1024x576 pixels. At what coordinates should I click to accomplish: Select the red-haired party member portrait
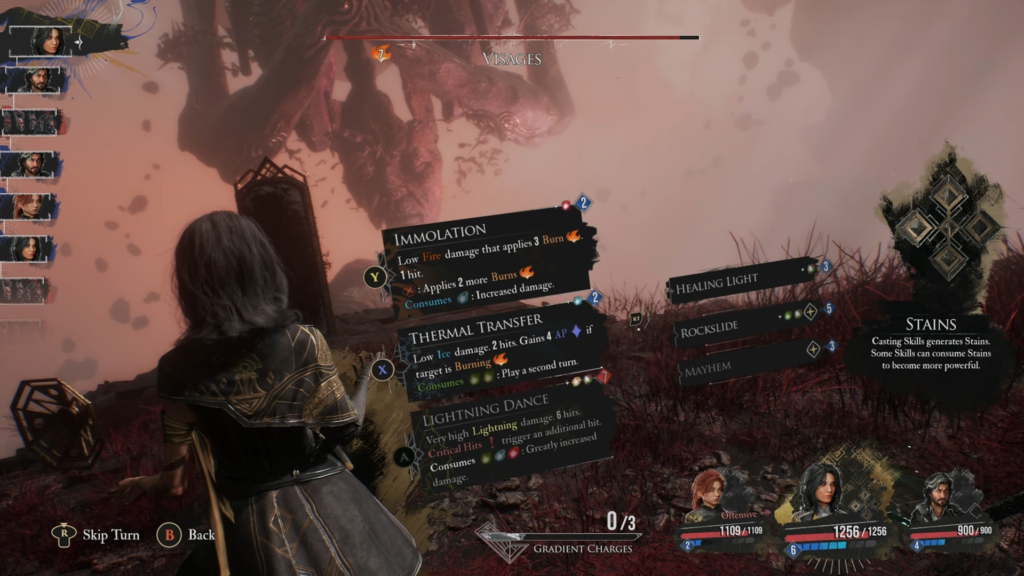pos(709,495)
